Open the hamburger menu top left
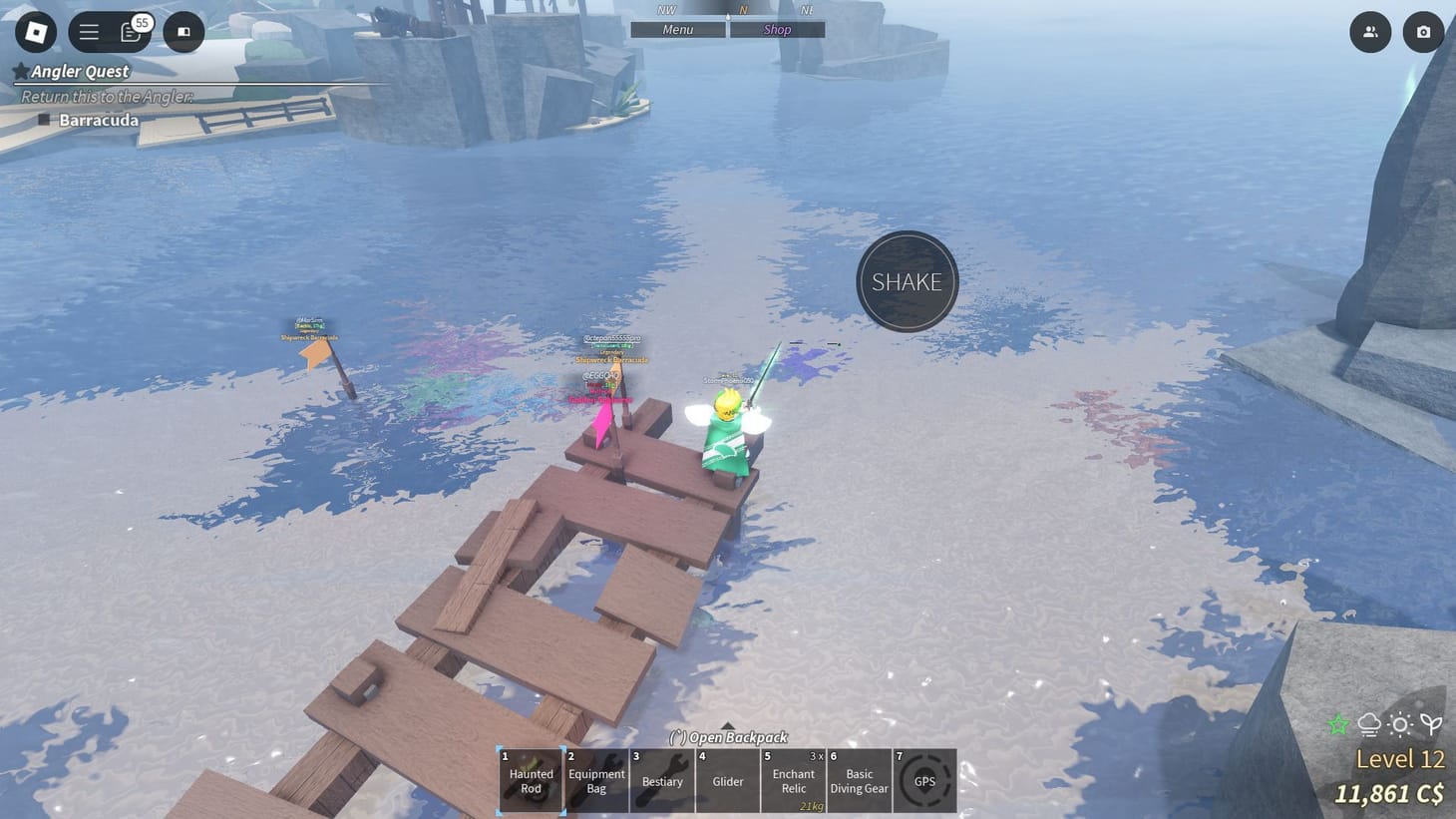 point(88,31)
